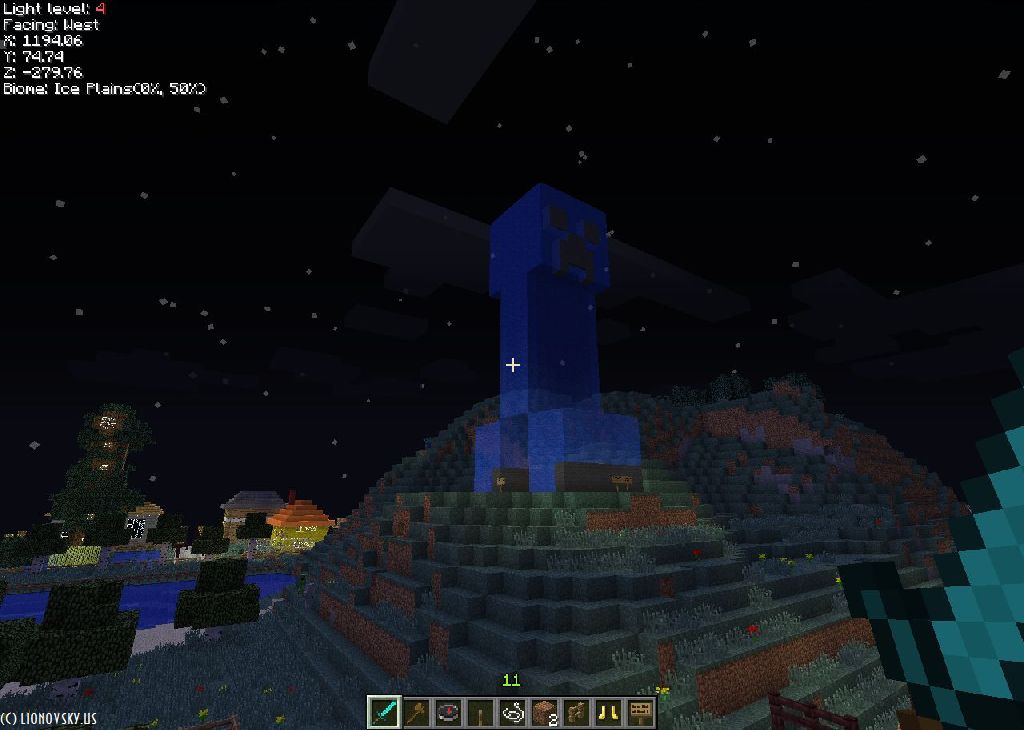Viewport: 1024px width, 730px height.
Task: Choose the wooden shovel slot
Action: tap(417, 712)
